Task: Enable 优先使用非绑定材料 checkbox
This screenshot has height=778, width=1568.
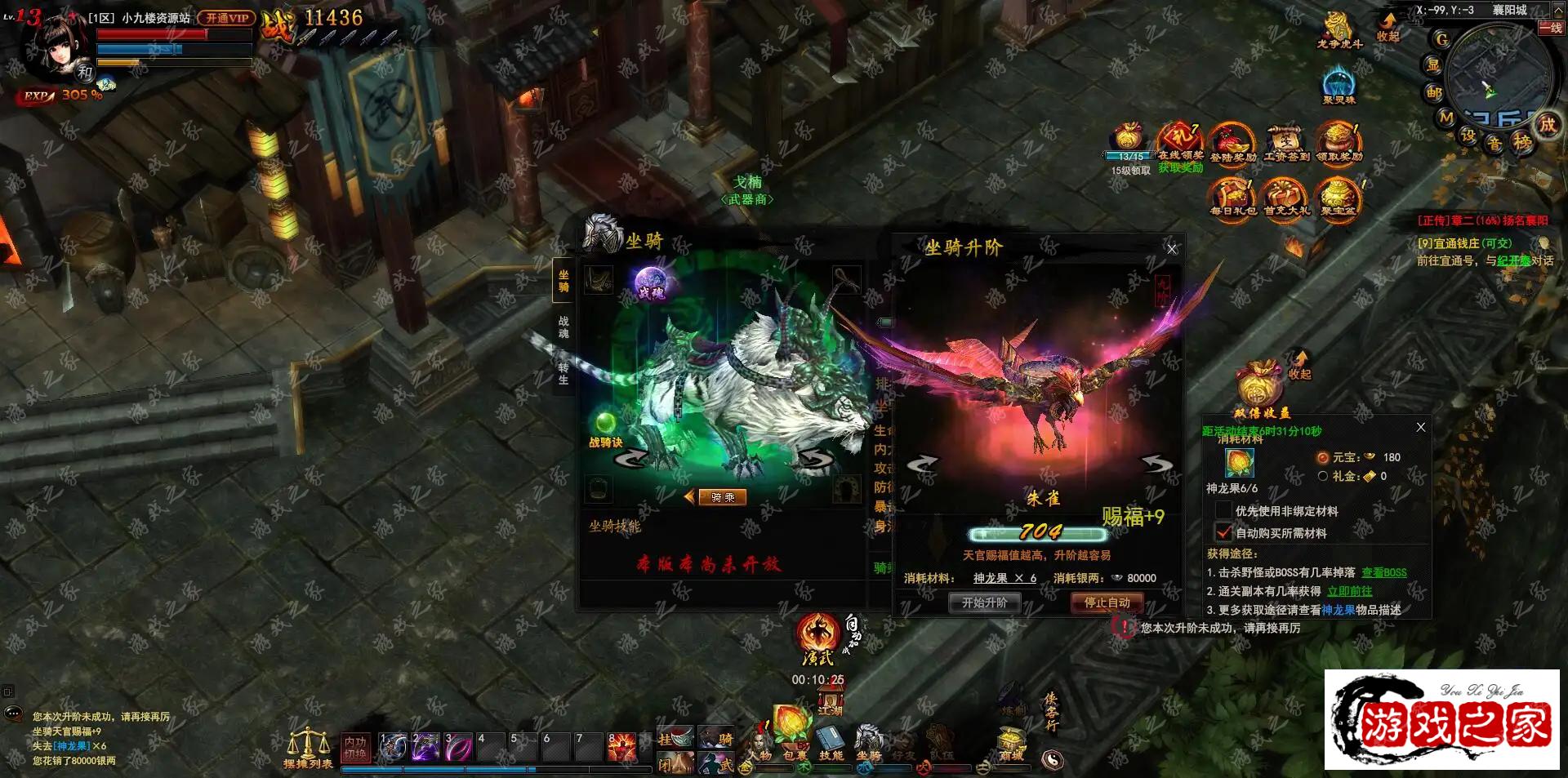Action: click(x=1223, y=511)
